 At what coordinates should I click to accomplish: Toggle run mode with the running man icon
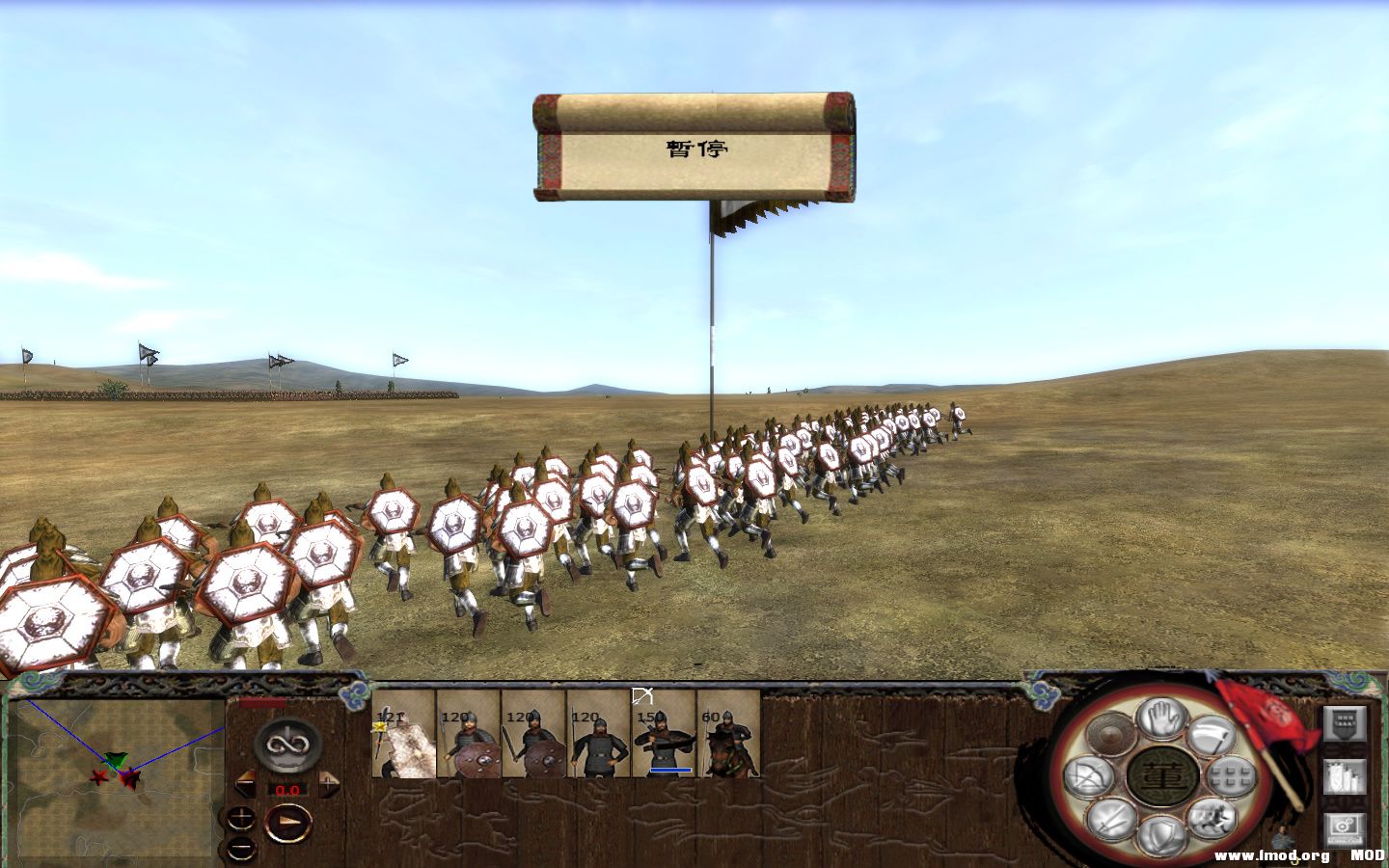[x=1214, y=818]
